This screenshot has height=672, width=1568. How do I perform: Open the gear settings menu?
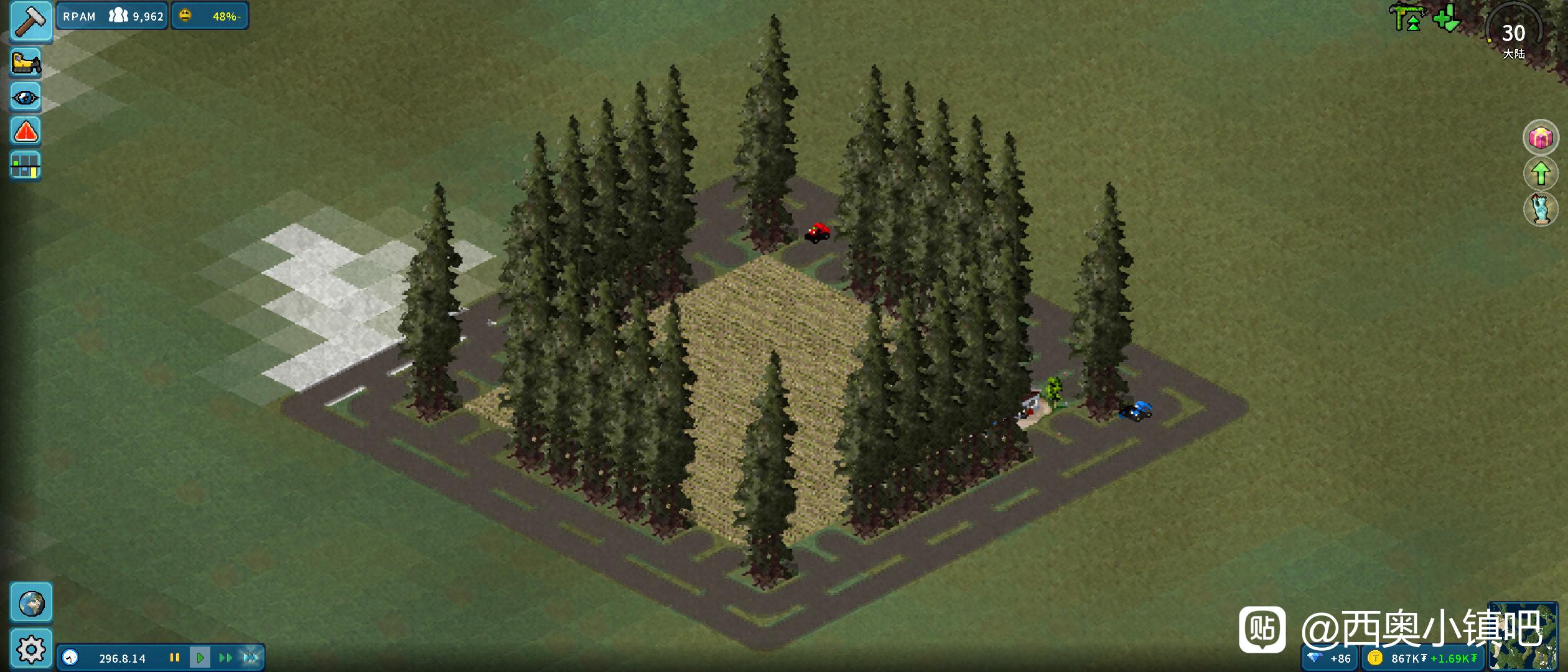[x=31, y=649]
